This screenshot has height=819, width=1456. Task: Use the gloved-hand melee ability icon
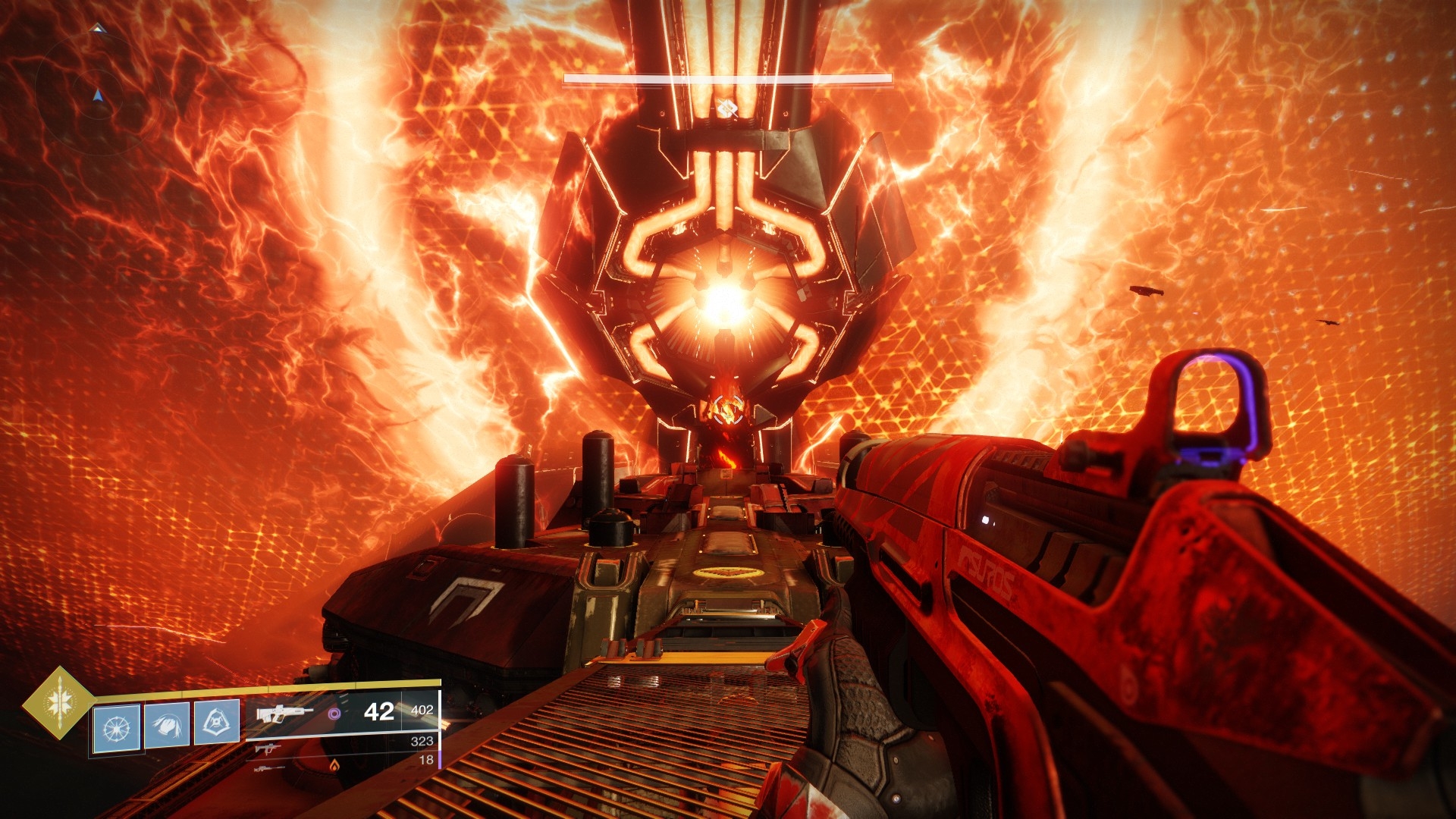pos(167,725)
